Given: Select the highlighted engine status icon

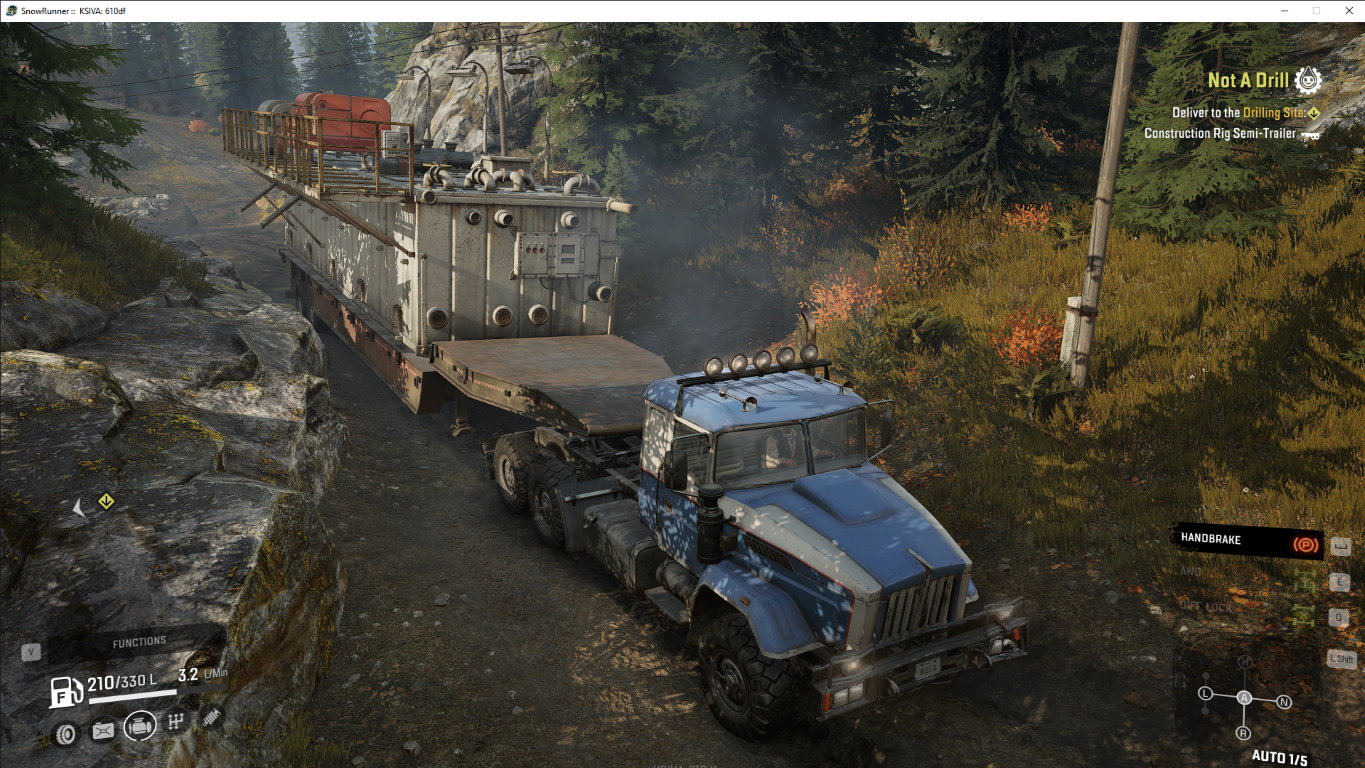Looking at the screenshot, I should [140, 726].
